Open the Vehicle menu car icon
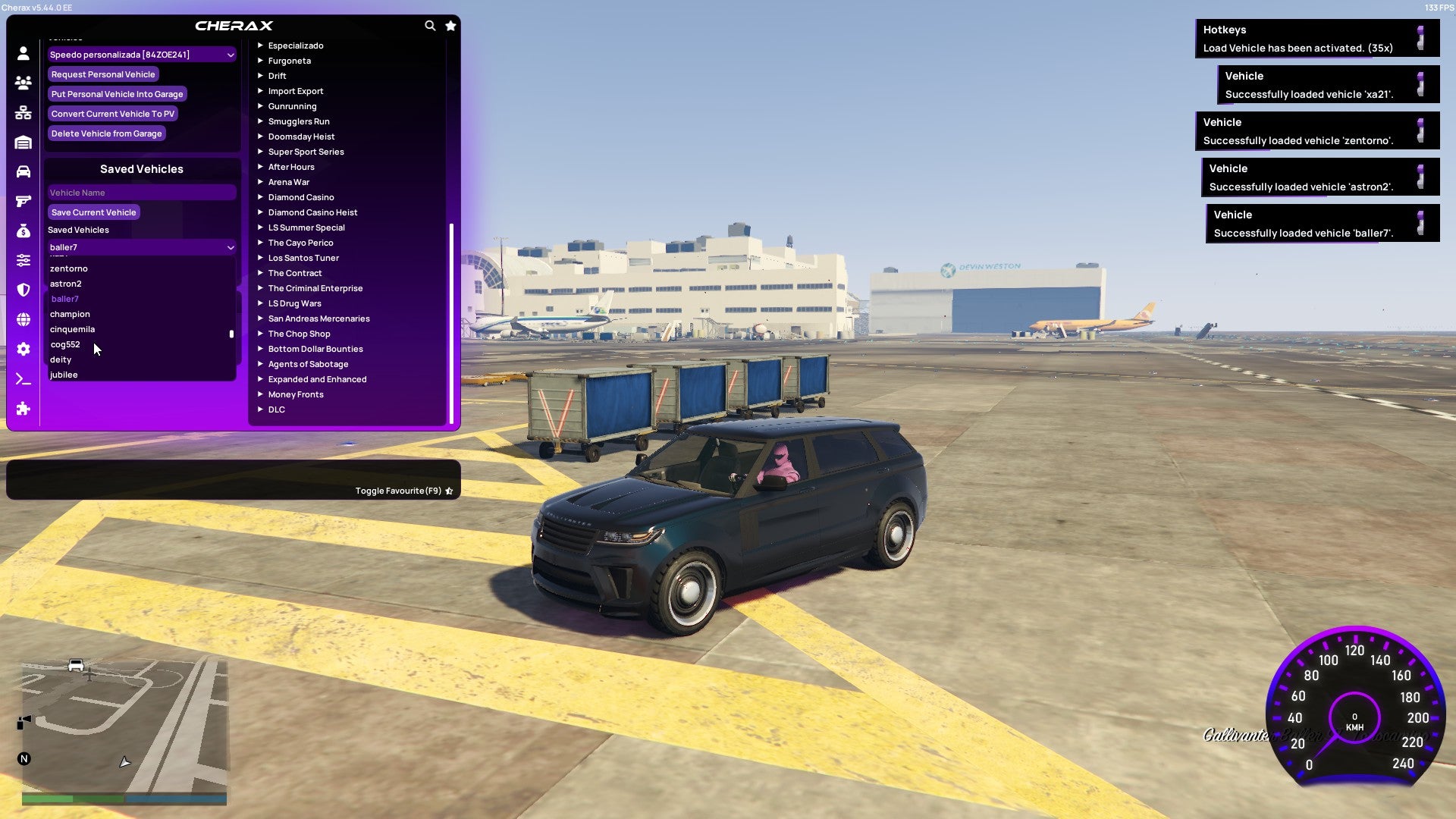 [23, 171]
